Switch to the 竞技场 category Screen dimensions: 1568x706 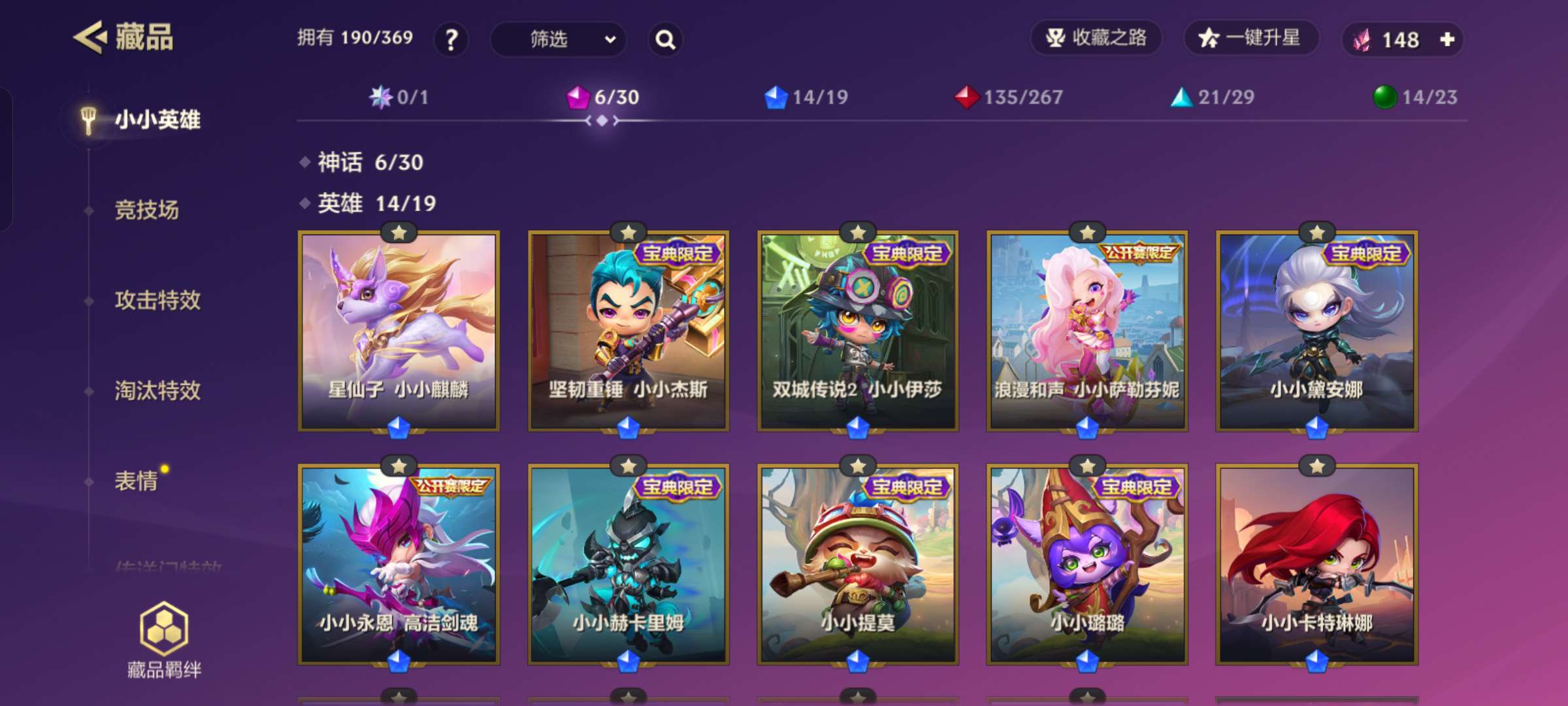point(146,210)
